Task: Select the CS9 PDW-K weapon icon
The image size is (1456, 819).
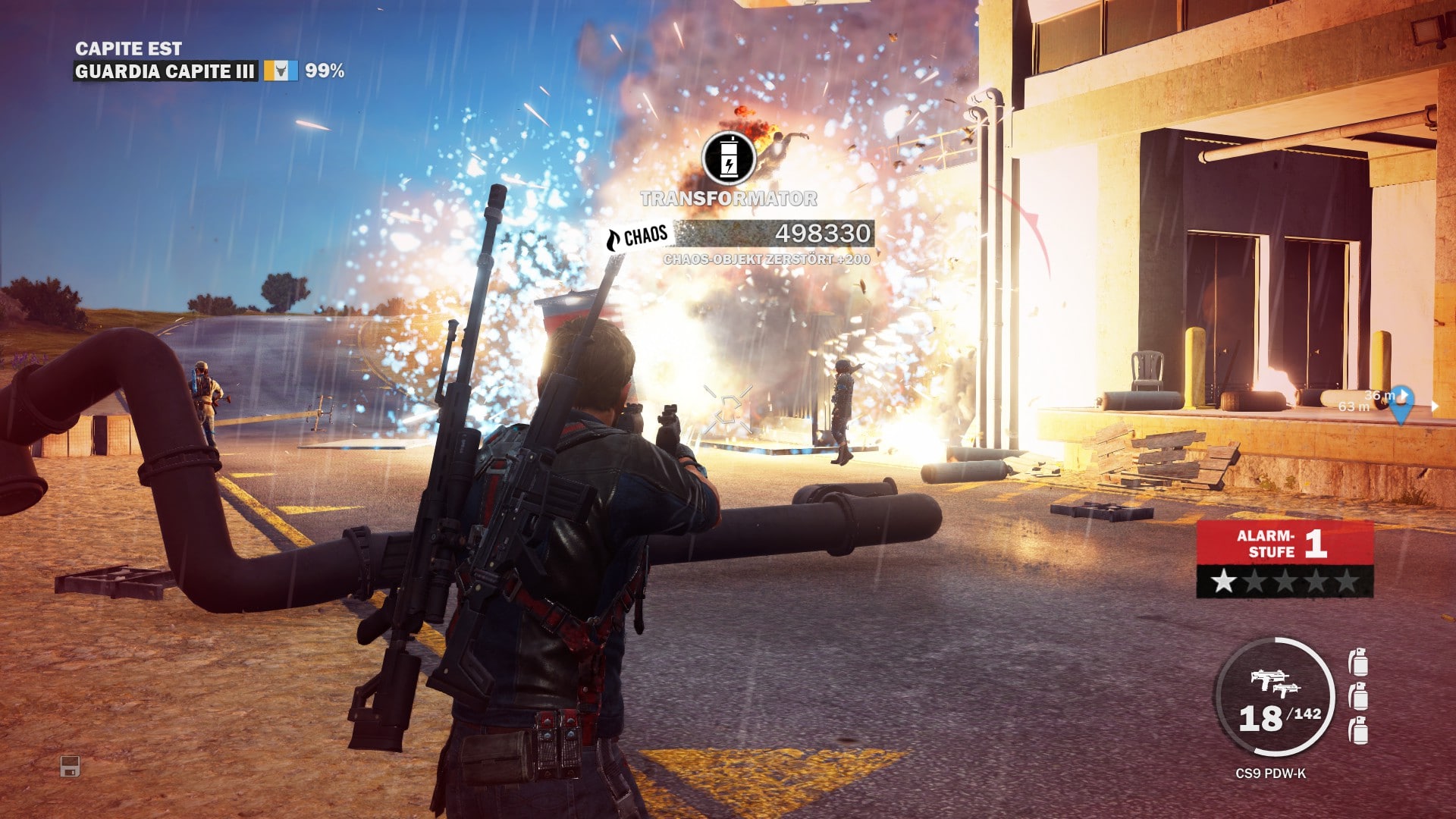Action: [x=1274, y=679]
